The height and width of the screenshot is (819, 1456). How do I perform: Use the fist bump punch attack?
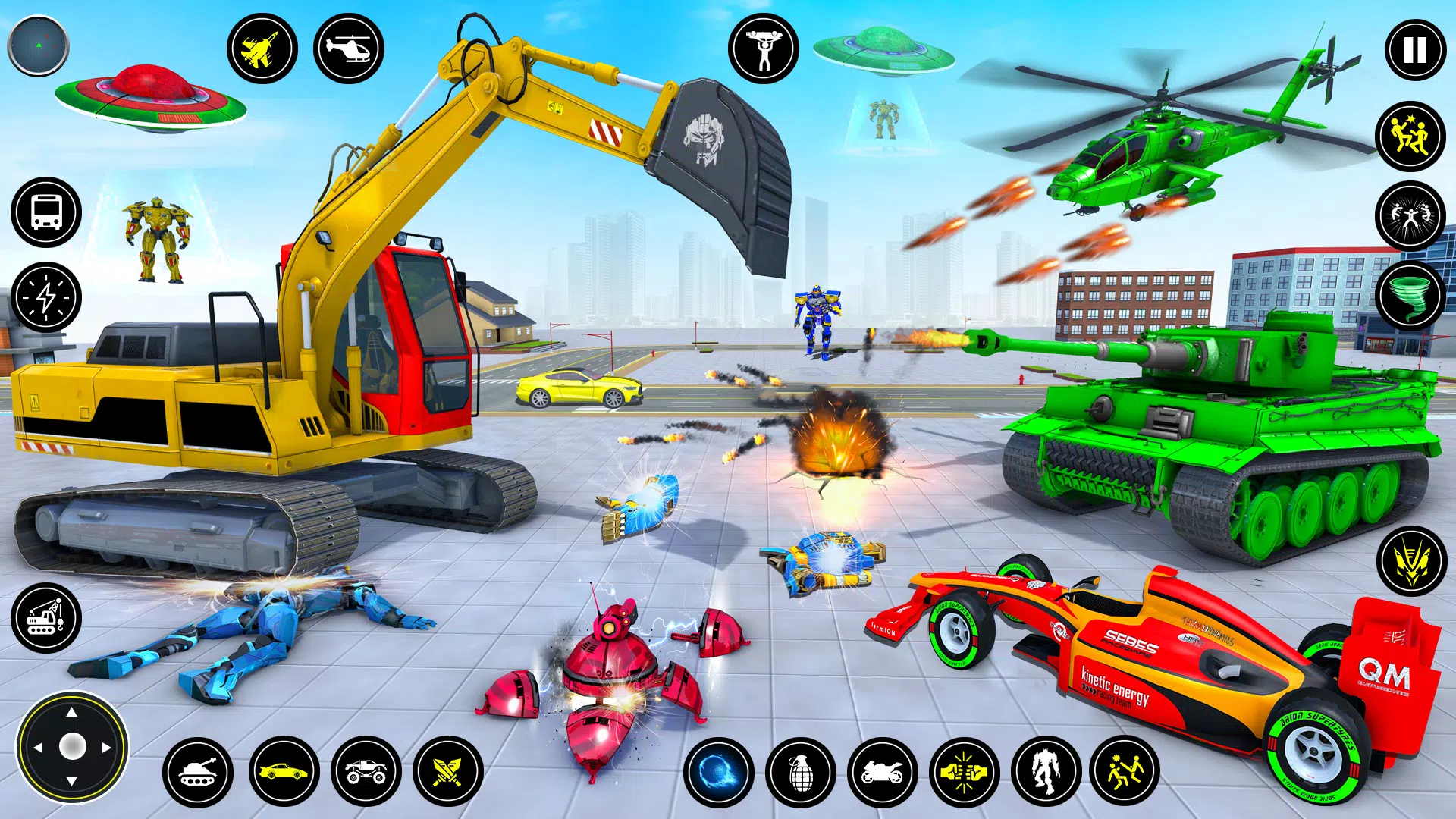pos(964,772)
